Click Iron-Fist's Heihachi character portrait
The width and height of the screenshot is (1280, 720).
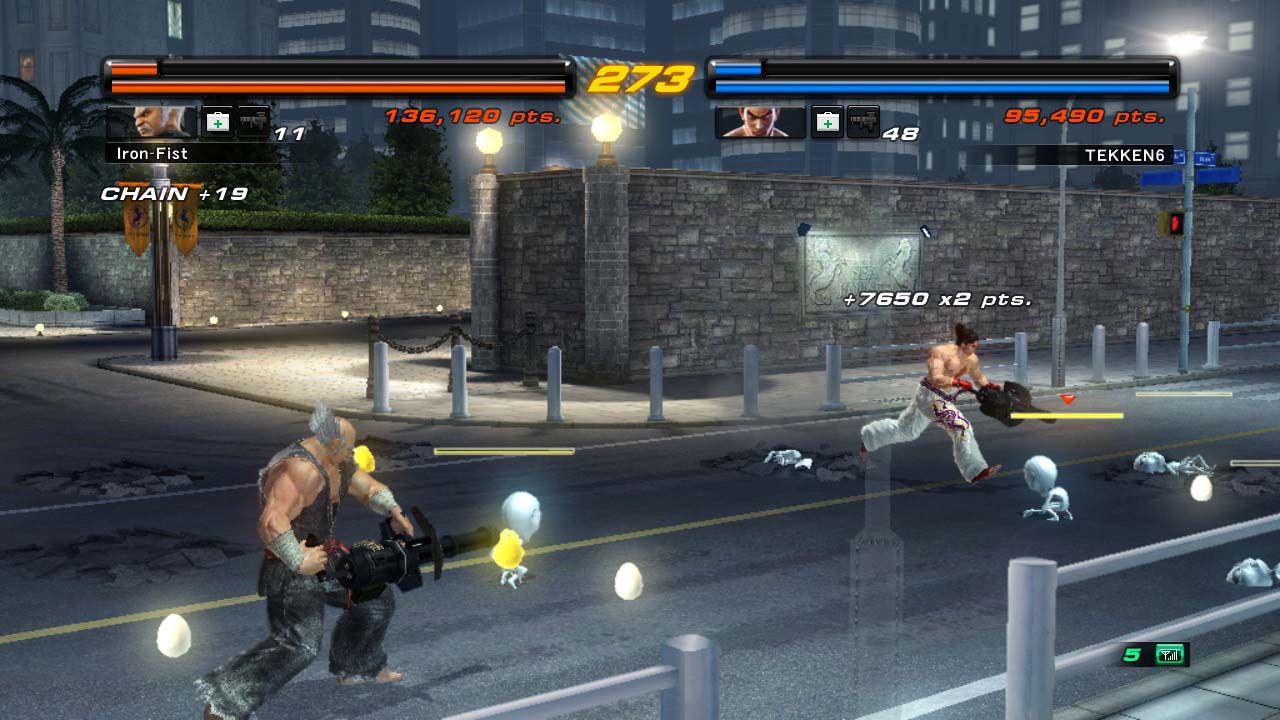pos(151,122)
